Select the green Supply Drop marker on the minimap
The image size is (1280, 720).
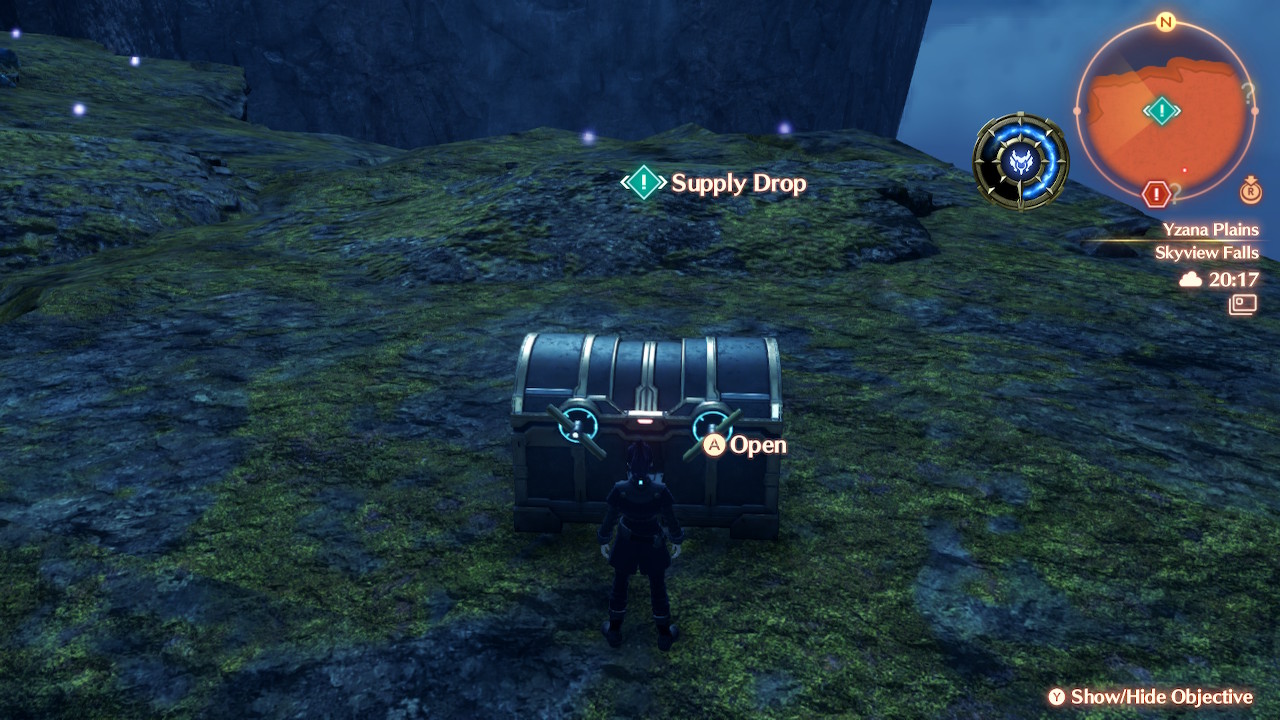pos(1161,110)
